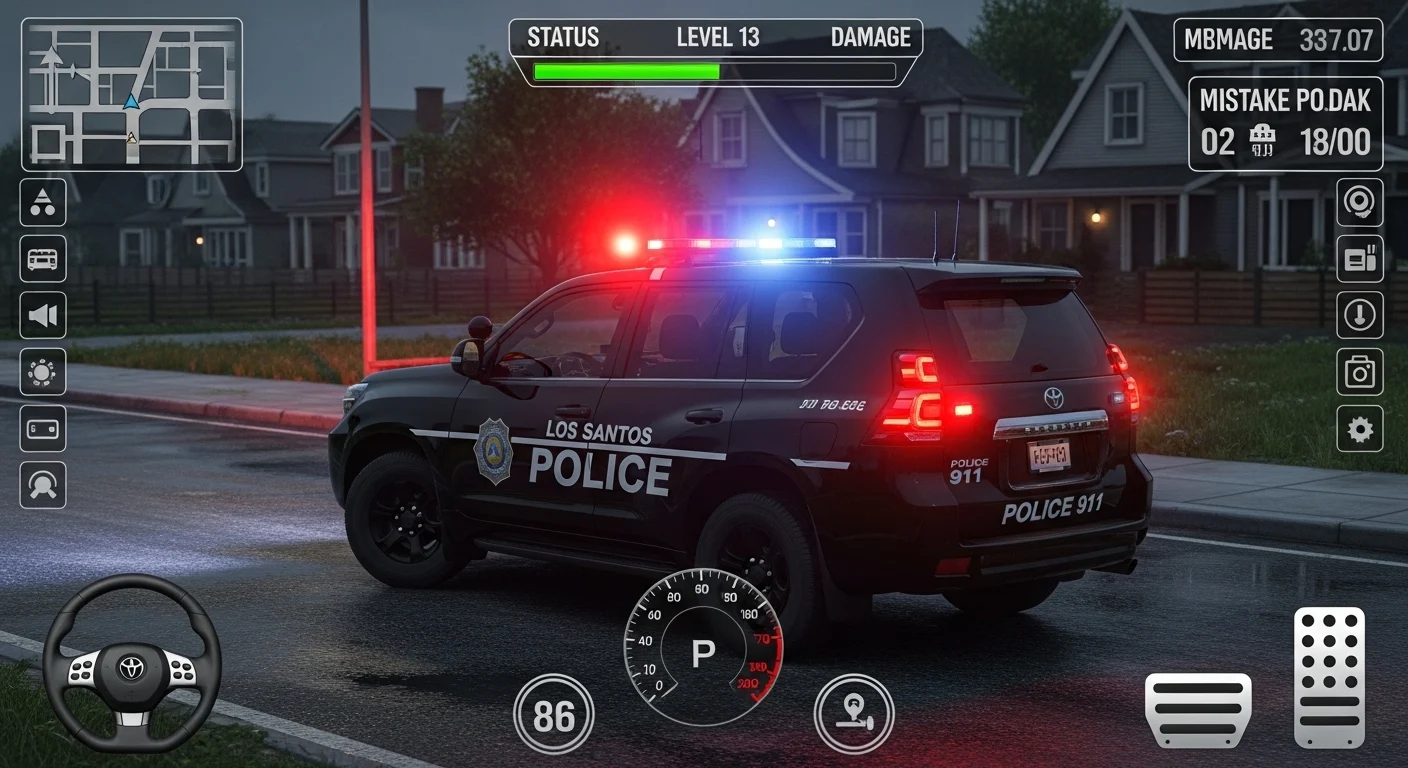Select the bus icon button
Viewport: 1408px width, 768px height.
(43, 259)
